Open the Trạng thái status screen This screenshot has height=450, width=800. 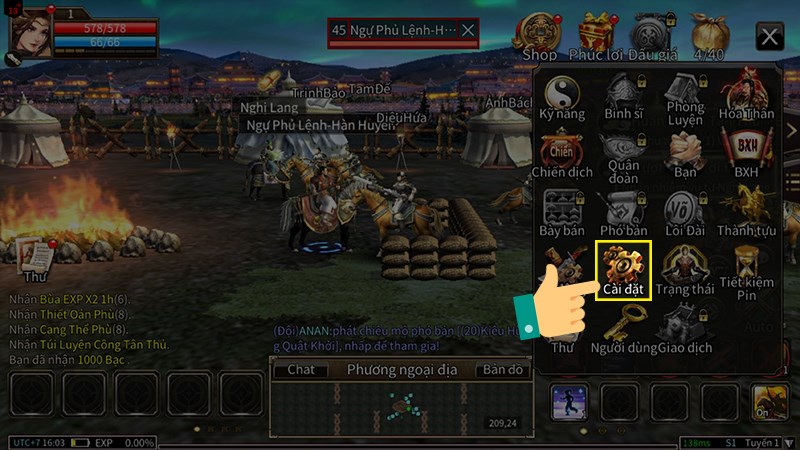pos(685,267)
